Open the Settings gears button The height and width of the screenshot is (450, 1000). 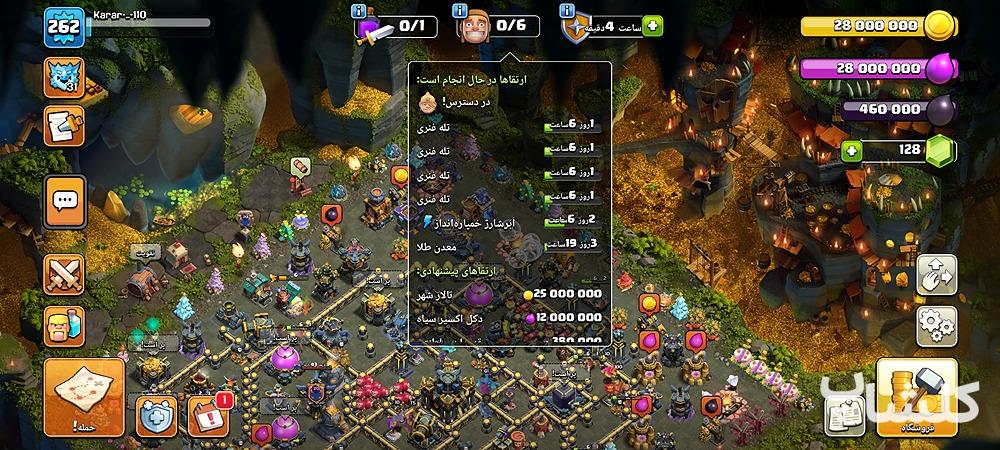(937, 325)
